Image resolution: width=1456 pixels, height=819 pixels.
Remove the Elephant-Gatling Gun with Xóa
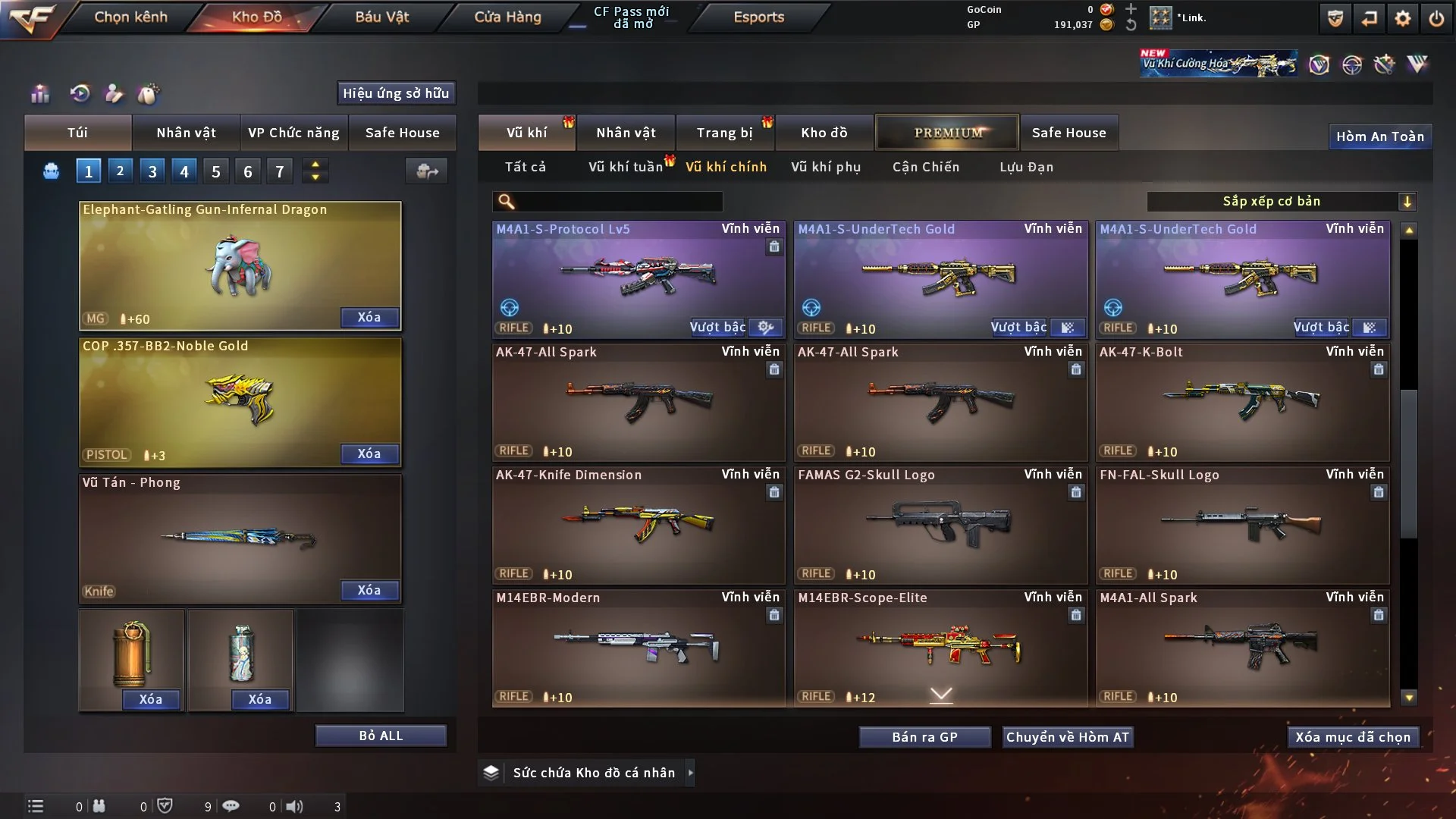coord(369,317)
